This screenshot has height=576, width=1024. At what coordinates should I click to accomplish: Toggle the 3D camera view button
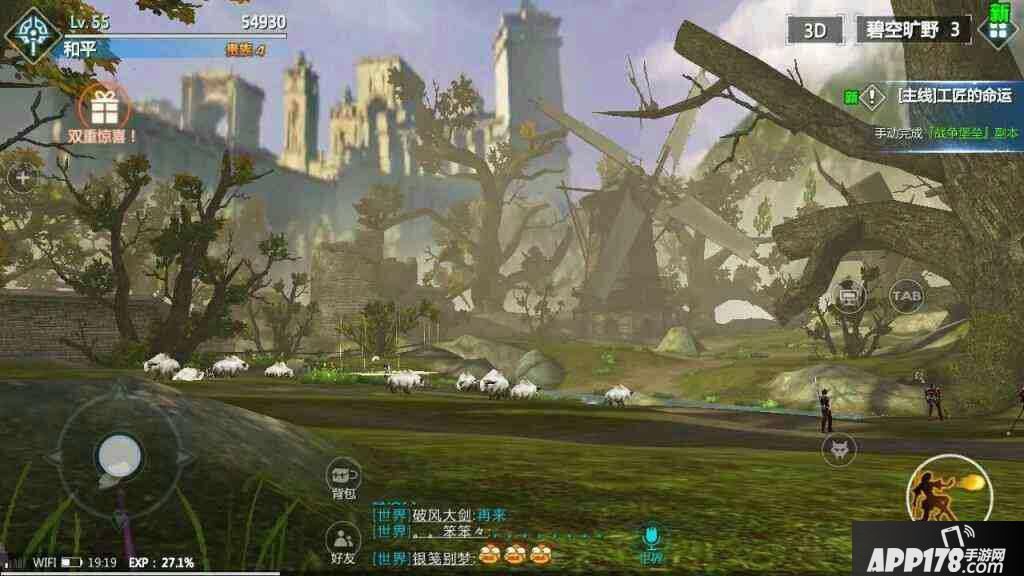815,30
